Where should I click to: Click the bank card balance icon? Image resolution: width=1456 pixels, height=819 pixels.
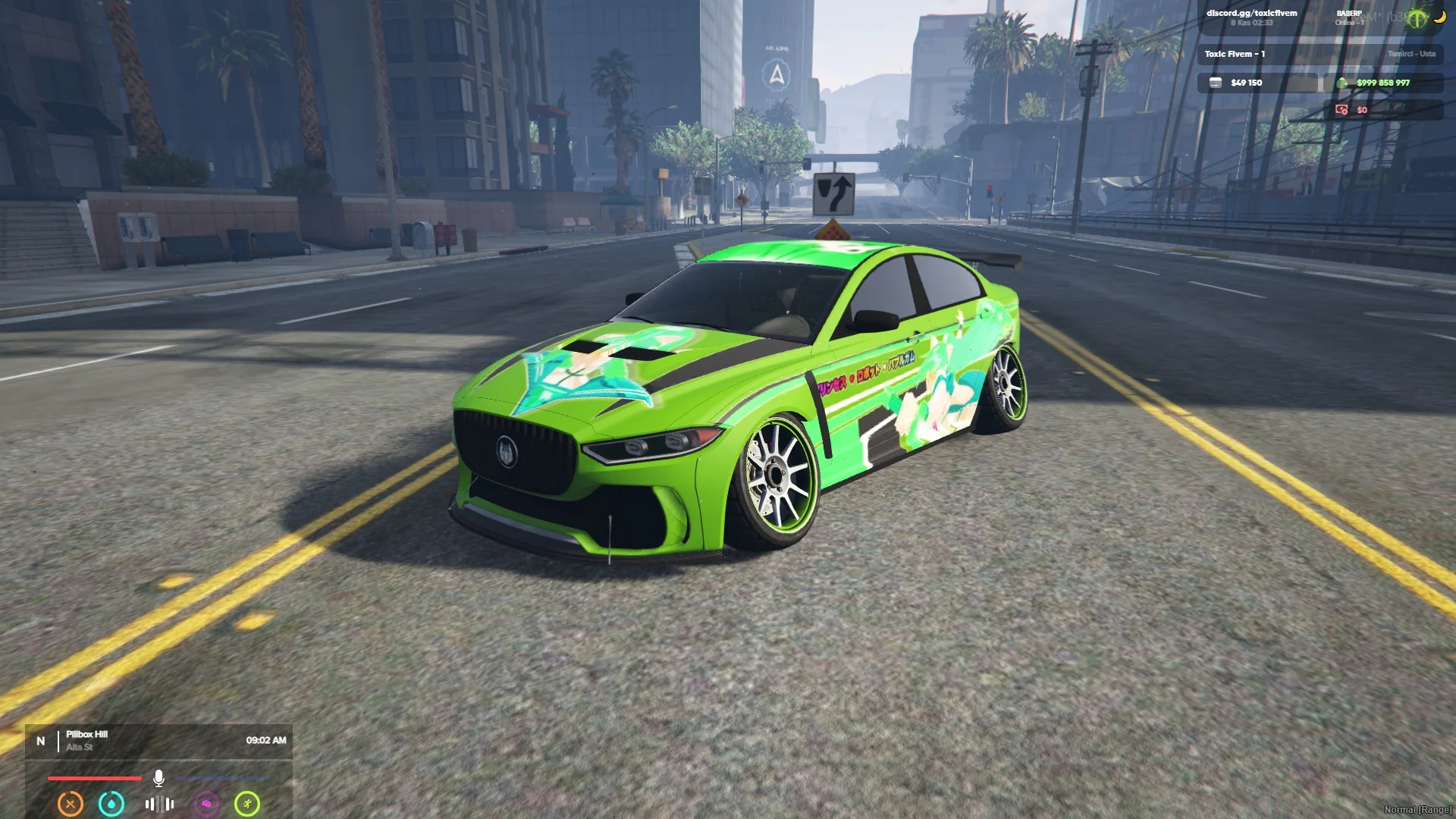point(1216,83)
